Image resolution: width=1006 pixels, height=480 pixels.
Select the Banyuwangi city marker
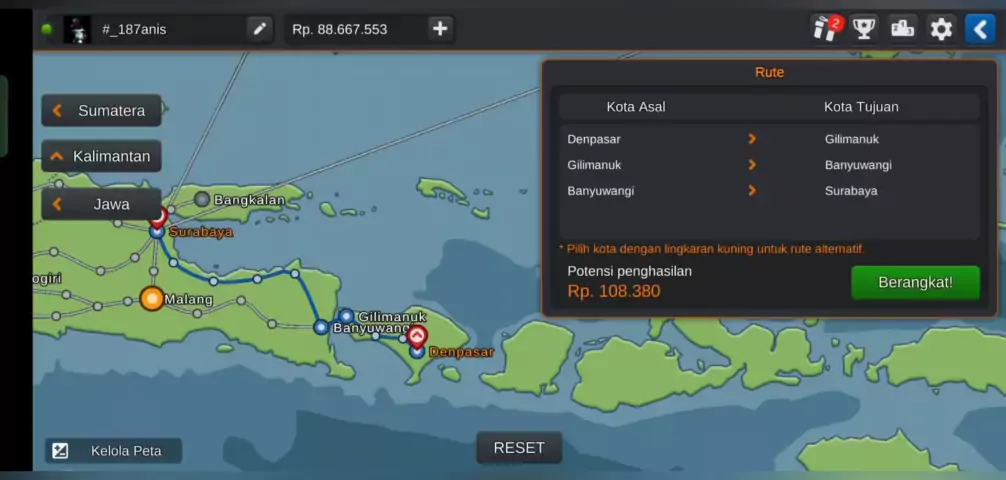321,327
